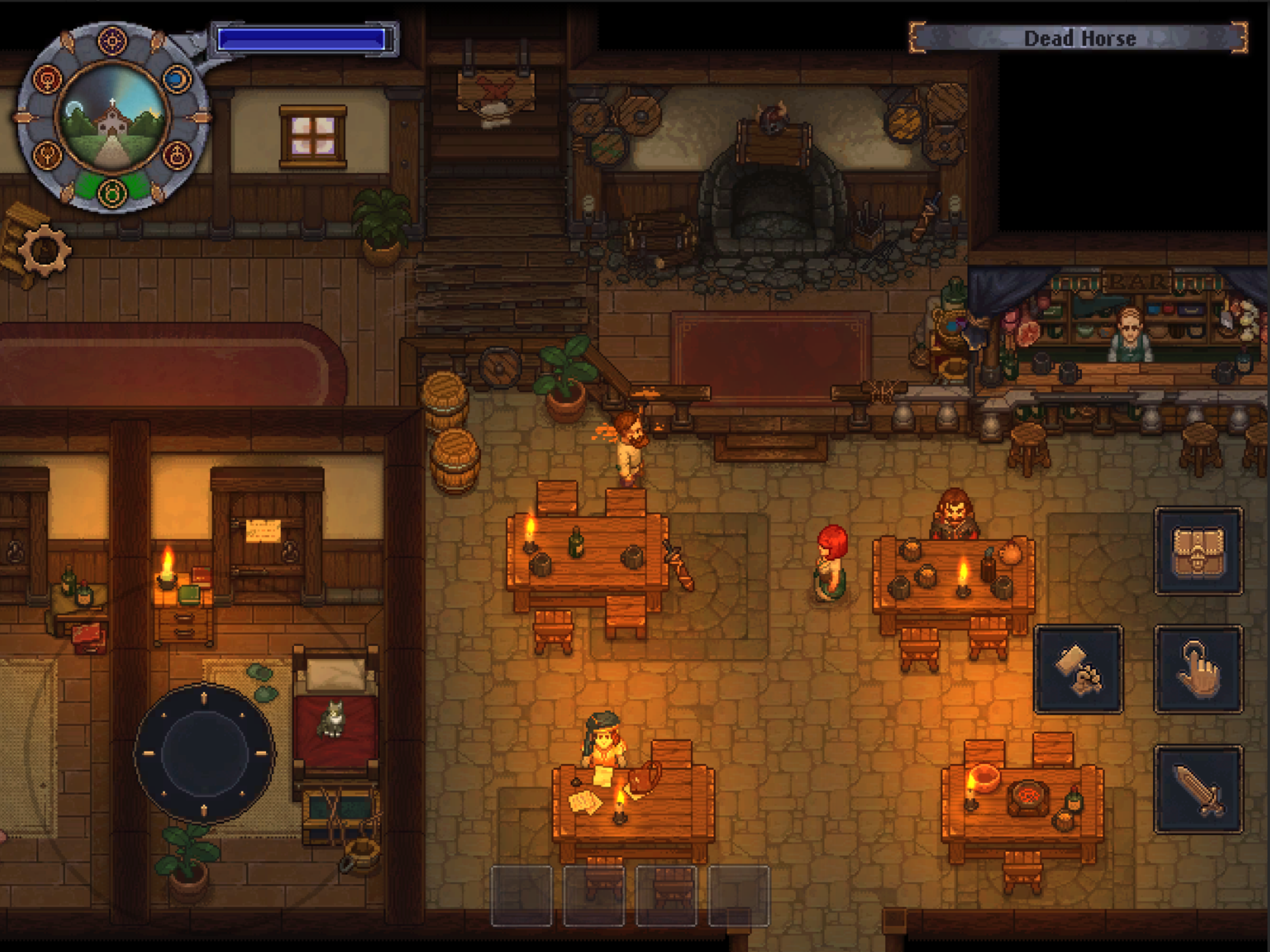Click the virtual joystick pad

pyautogui.click(x=205, y=754)
